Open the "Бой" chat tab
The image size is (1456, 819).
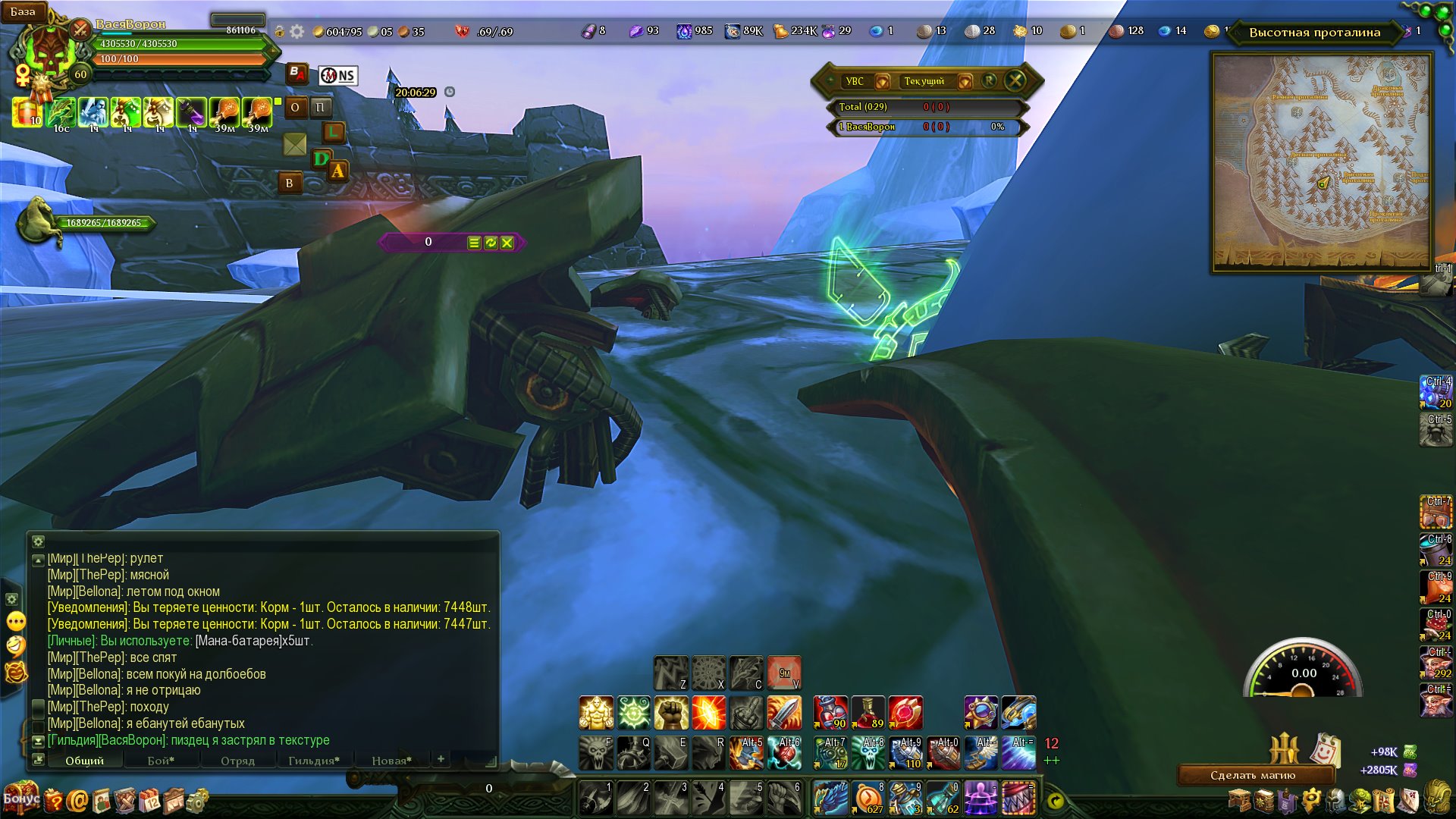point(161,761)
